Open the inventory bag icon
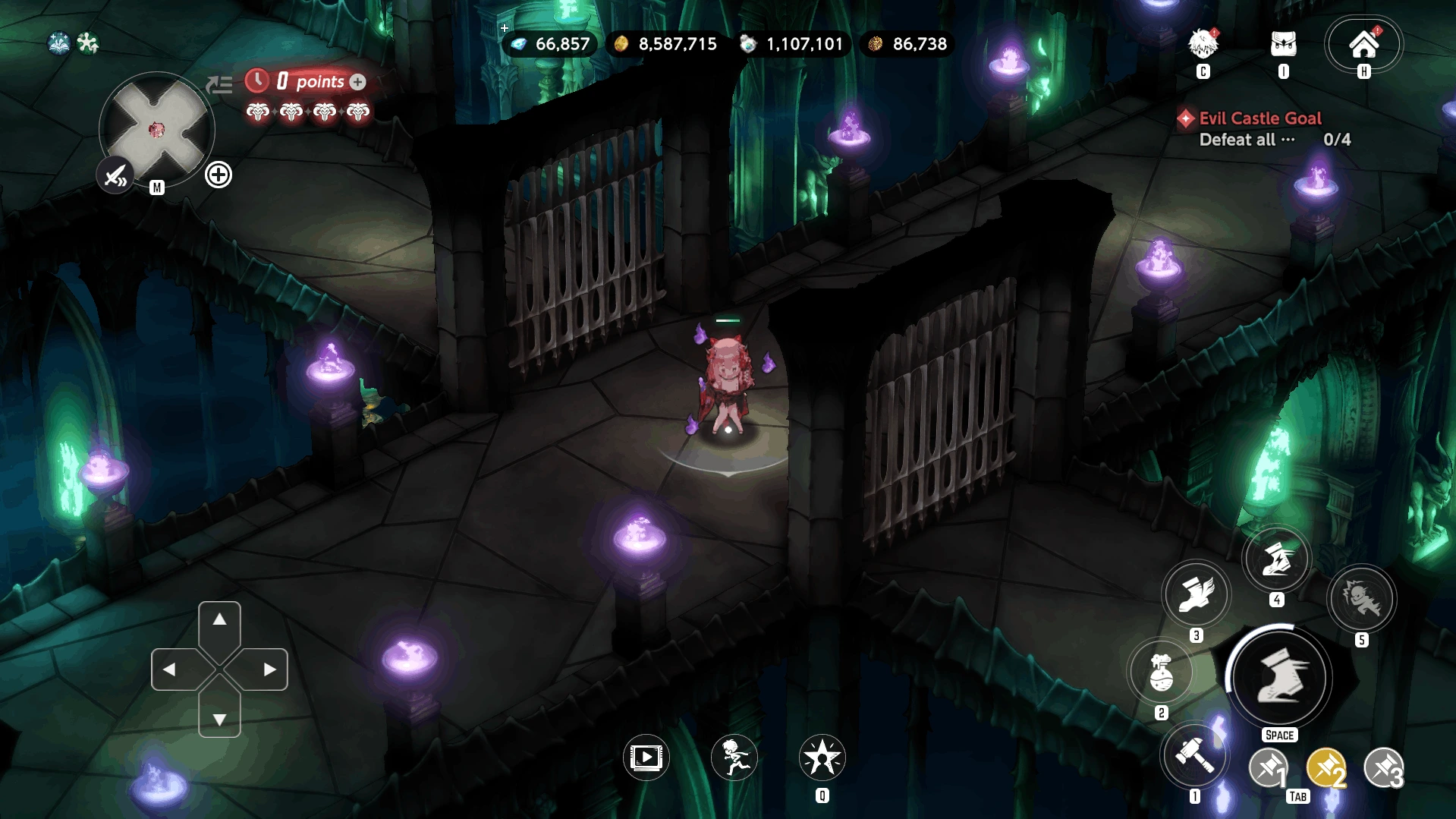 [1283, 44]
